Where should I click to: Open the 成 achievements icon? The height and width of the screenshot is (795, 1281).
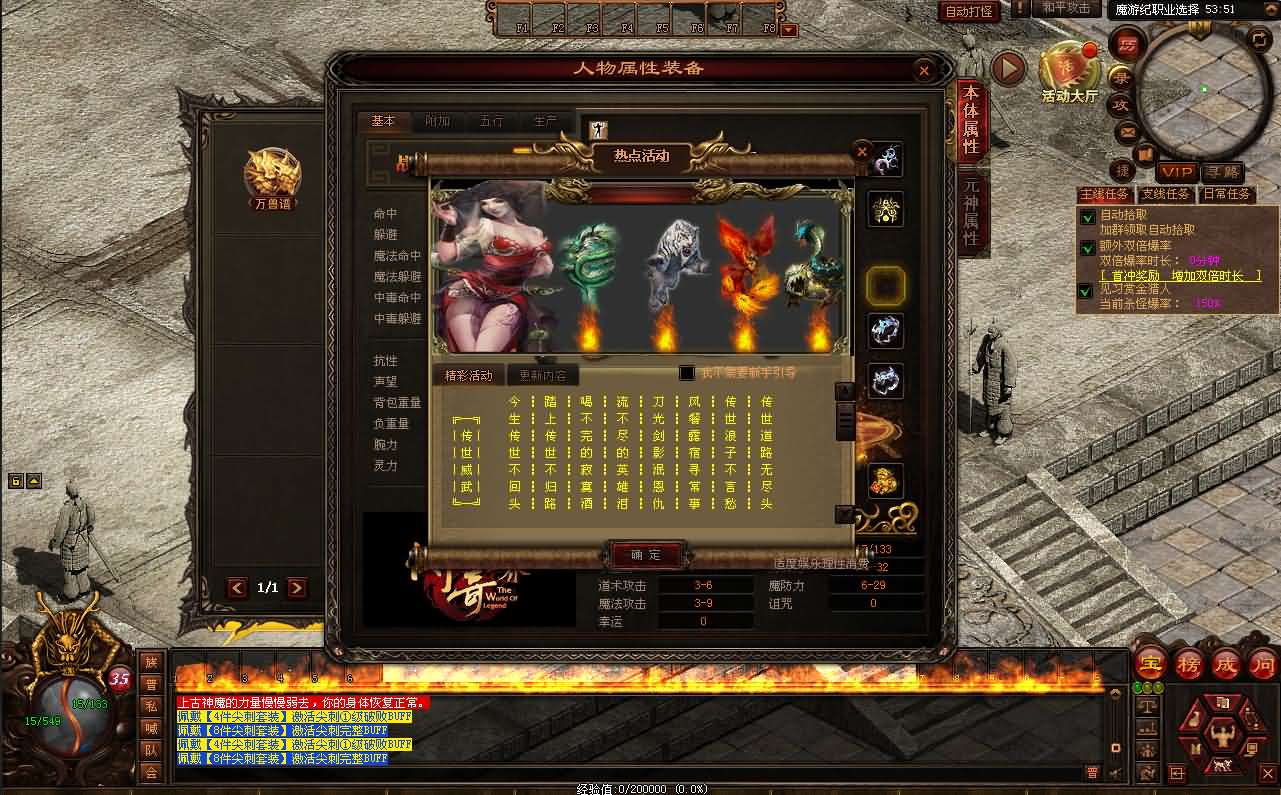[x=1228, y=665]
